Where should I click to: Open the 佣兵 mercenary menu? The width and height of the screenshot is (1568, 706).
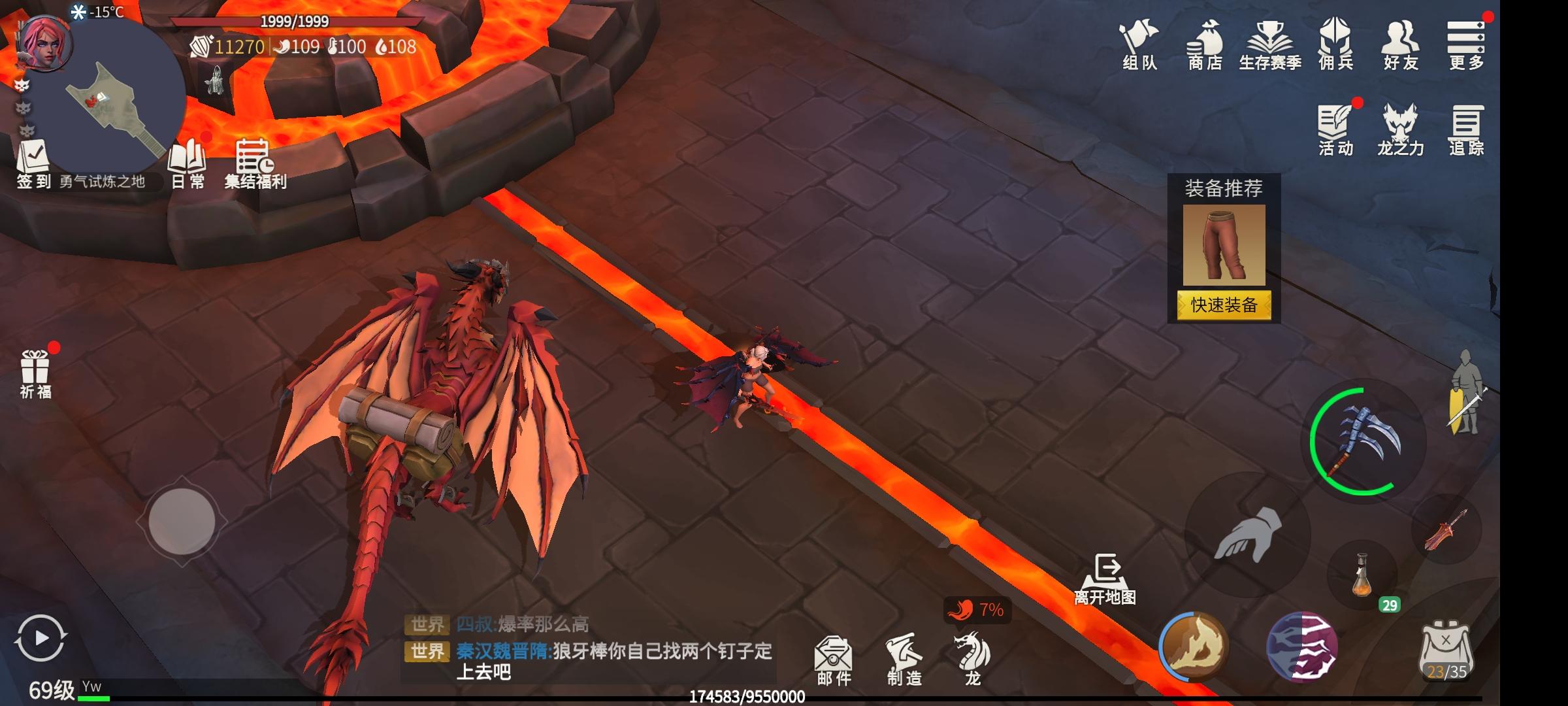1335,44
